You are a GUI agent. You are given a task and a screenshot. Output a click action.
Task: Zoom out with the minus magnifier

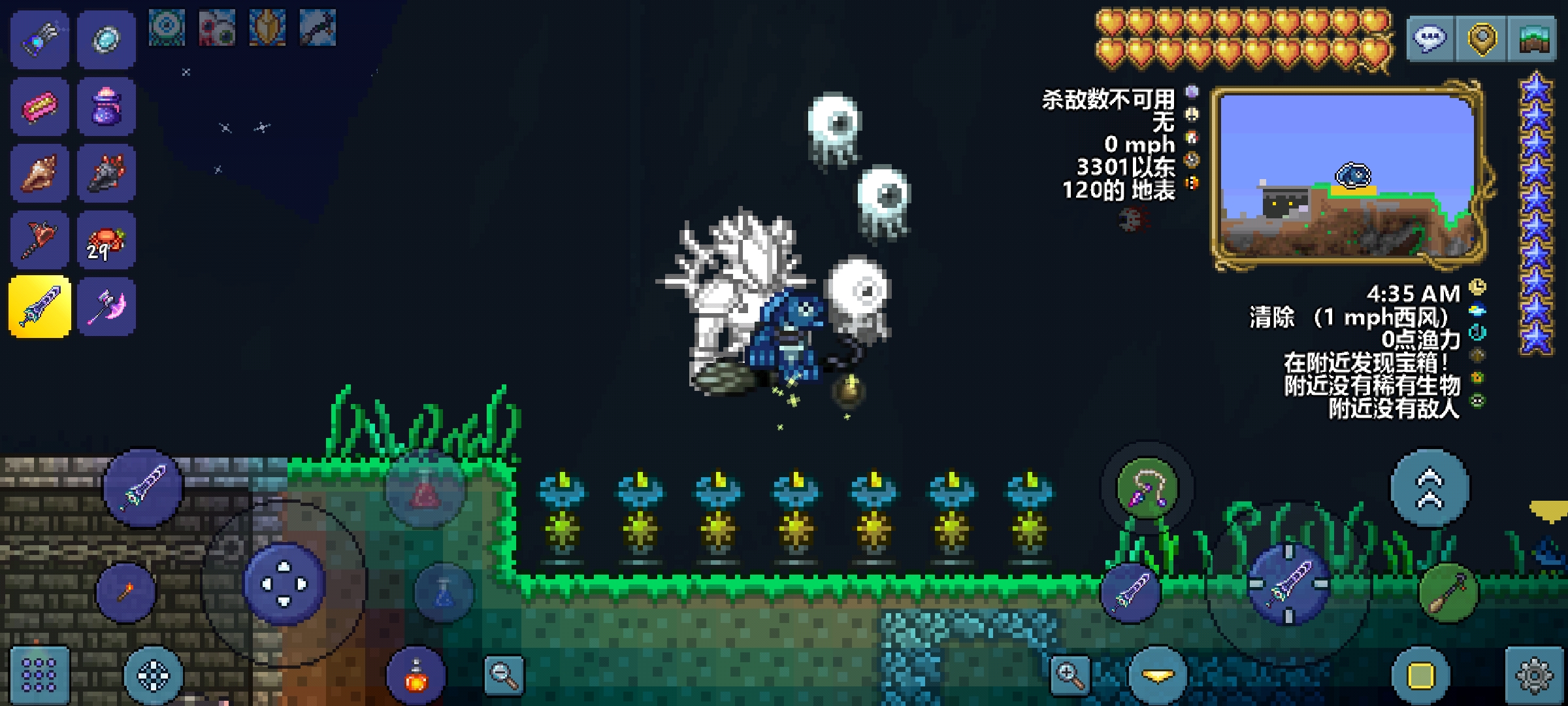tap(504, 675)
